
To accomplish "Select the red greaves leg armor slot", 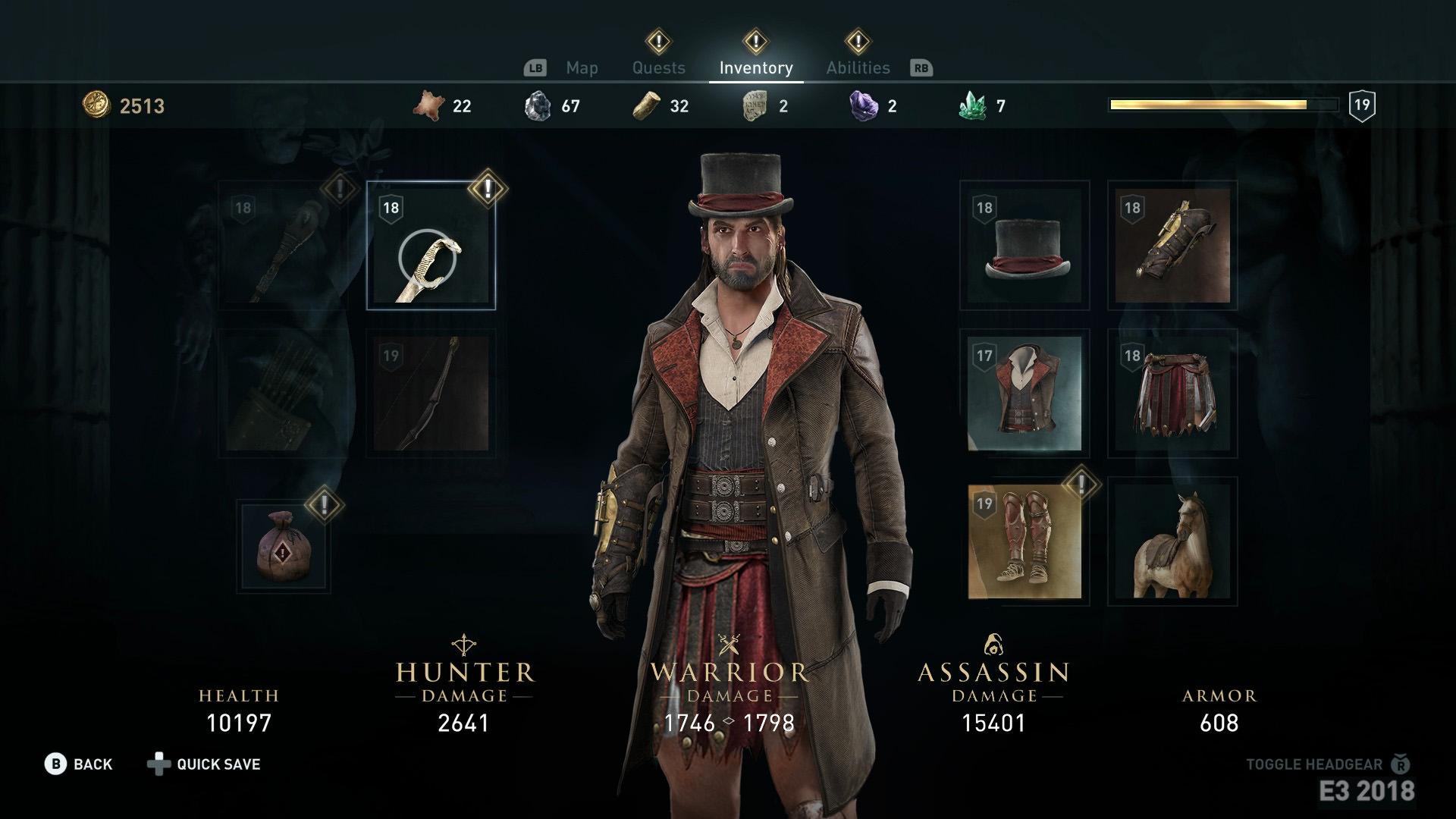I will point(1025,541).
